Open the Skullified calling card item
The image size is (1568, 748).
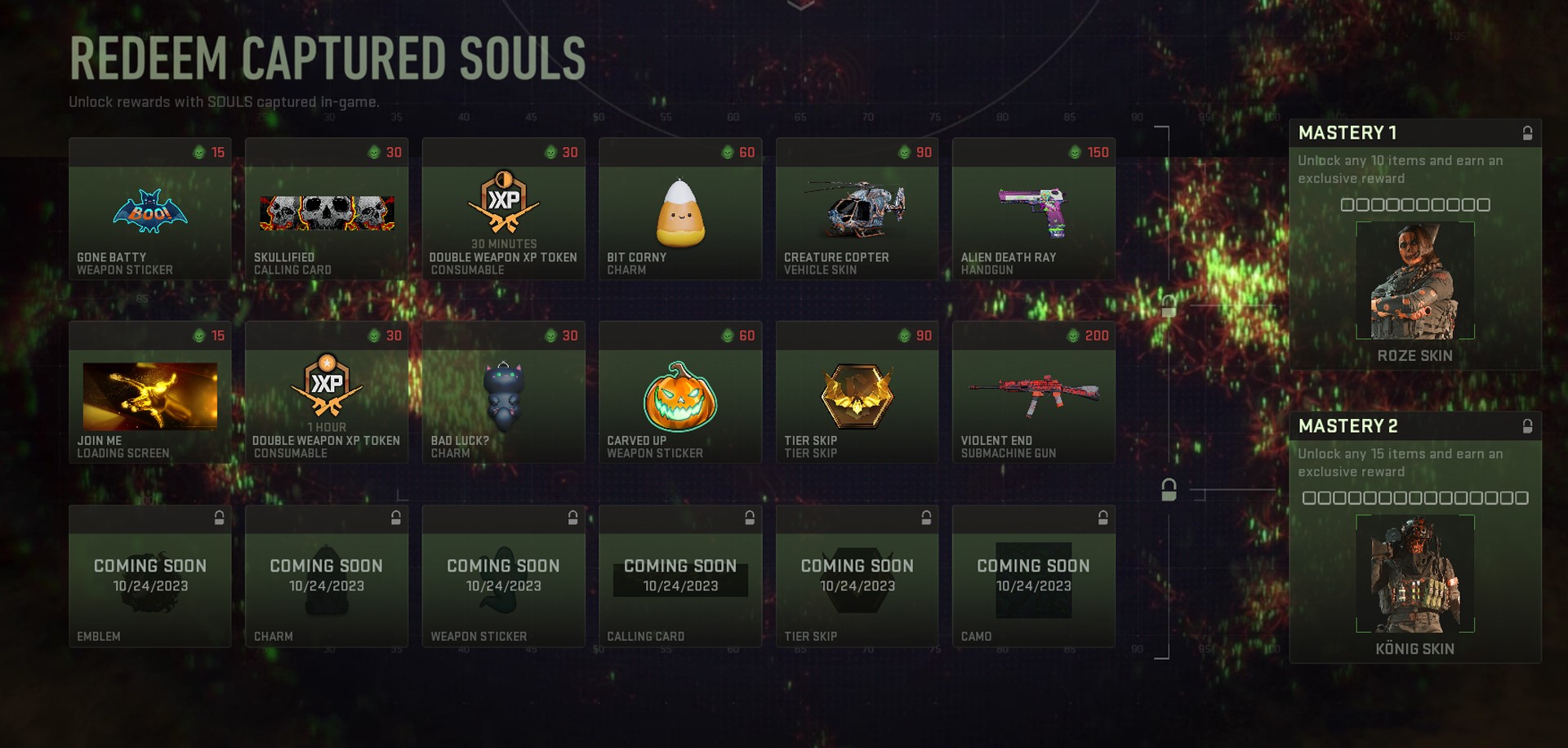tap(327, 212)
